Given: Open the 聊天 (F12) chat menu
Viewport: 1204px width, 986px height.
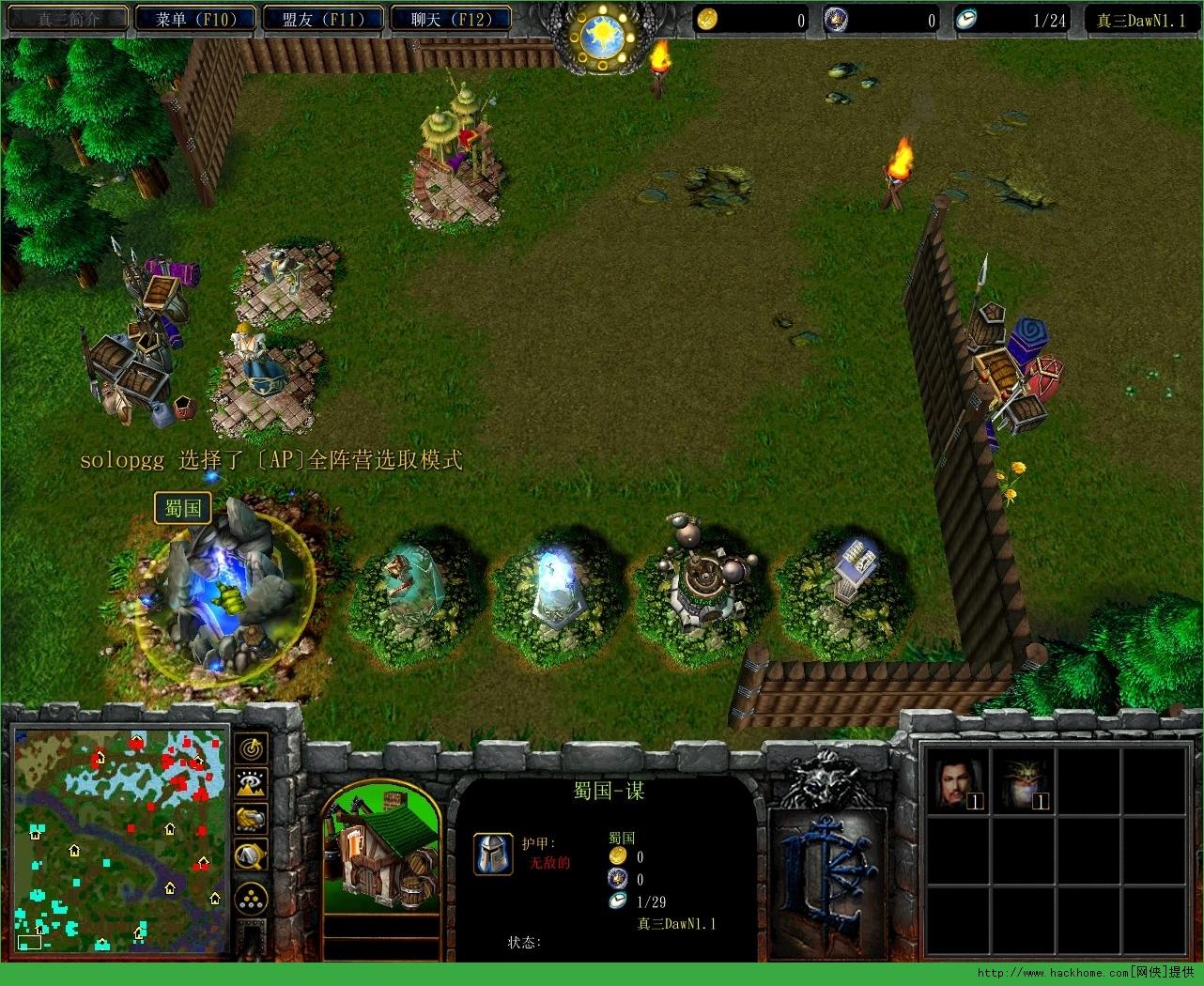Looking at the screenshot, I should (x=451, y=18).
